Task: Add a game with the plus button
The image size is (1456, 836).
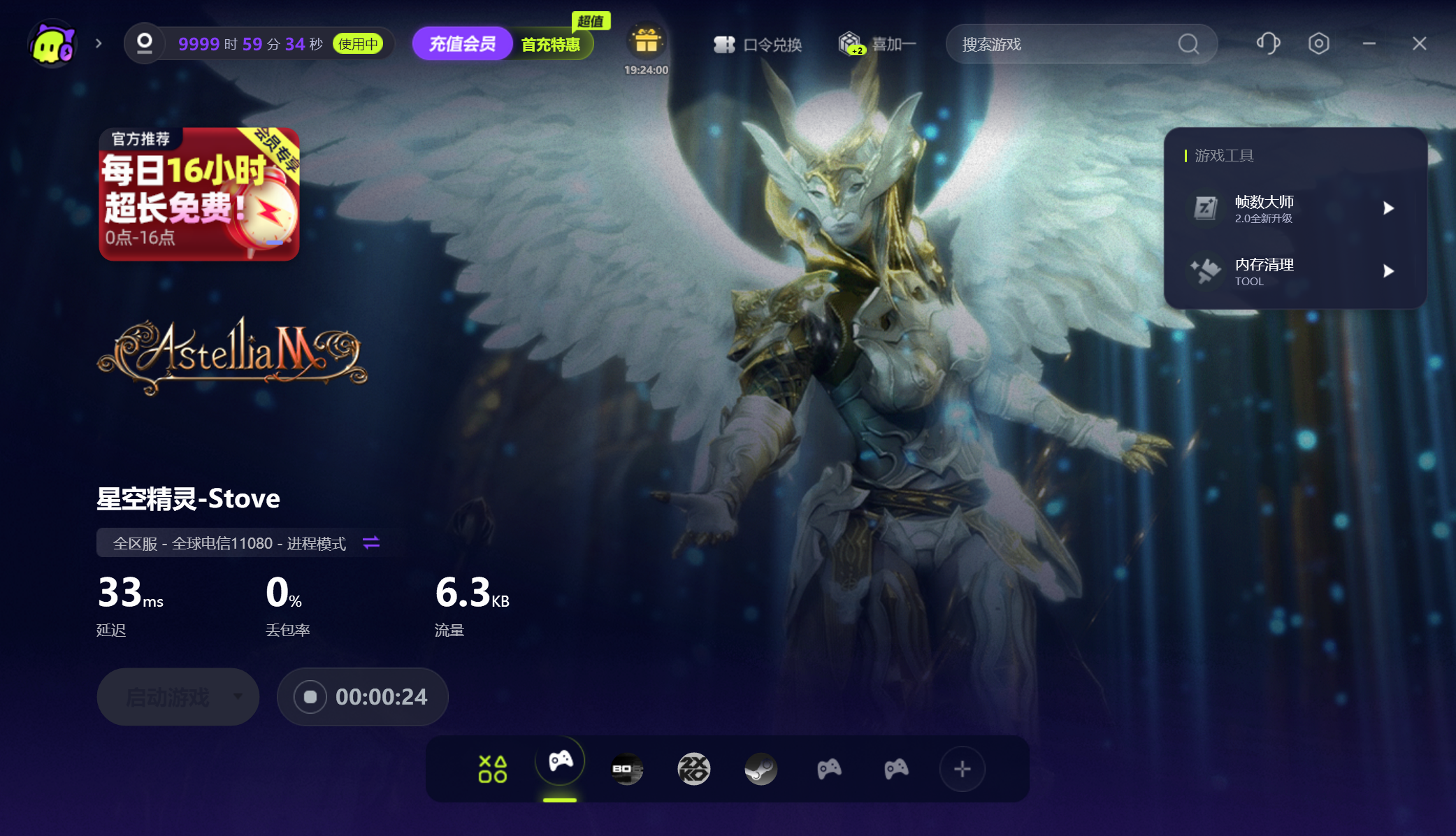Action: click(x=962, y=769)
